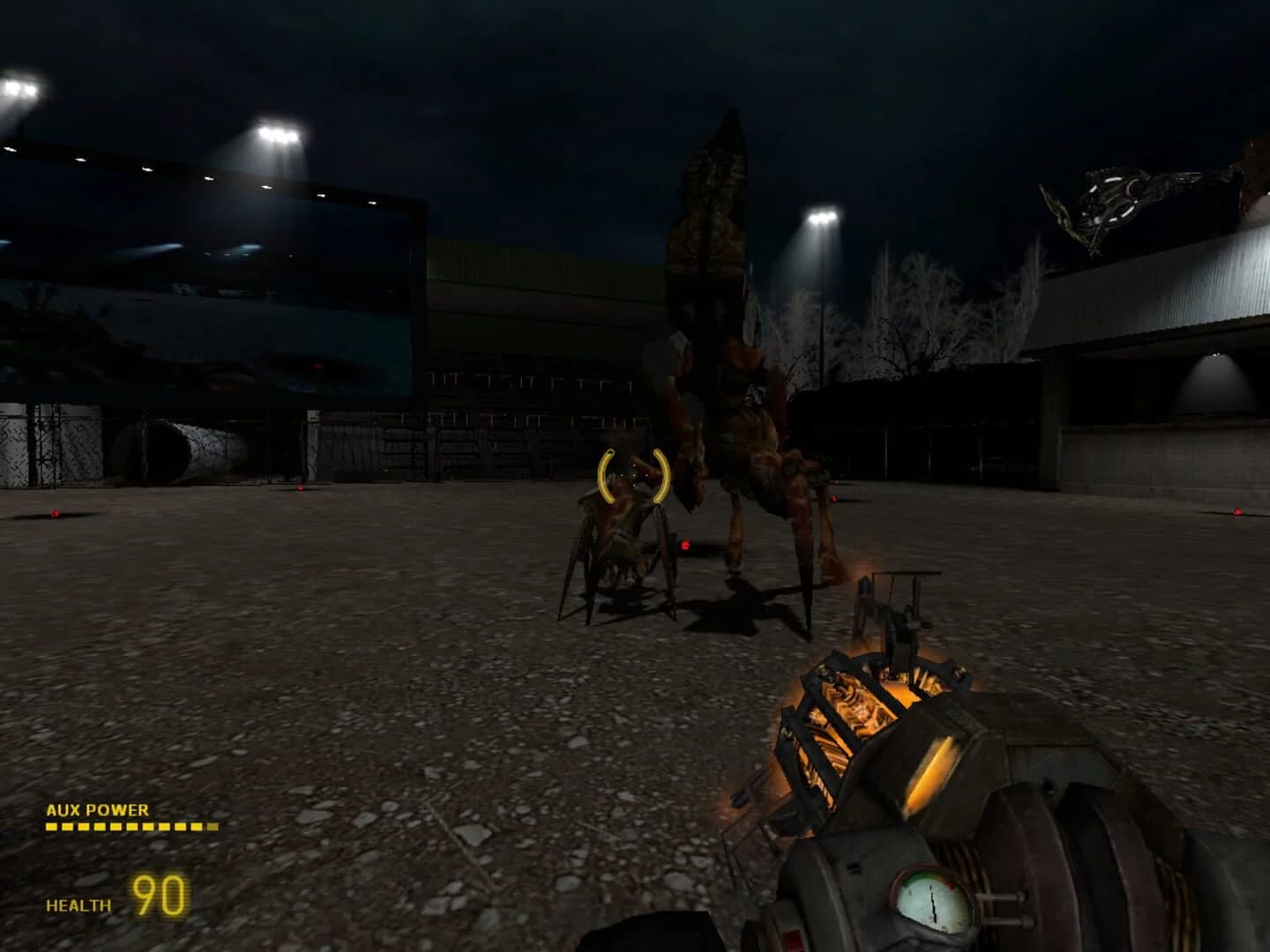The width and height of the screenshot is (1270, 952).
Task: Click the center streetlight above the Strider
Action: tap(820, 216)
